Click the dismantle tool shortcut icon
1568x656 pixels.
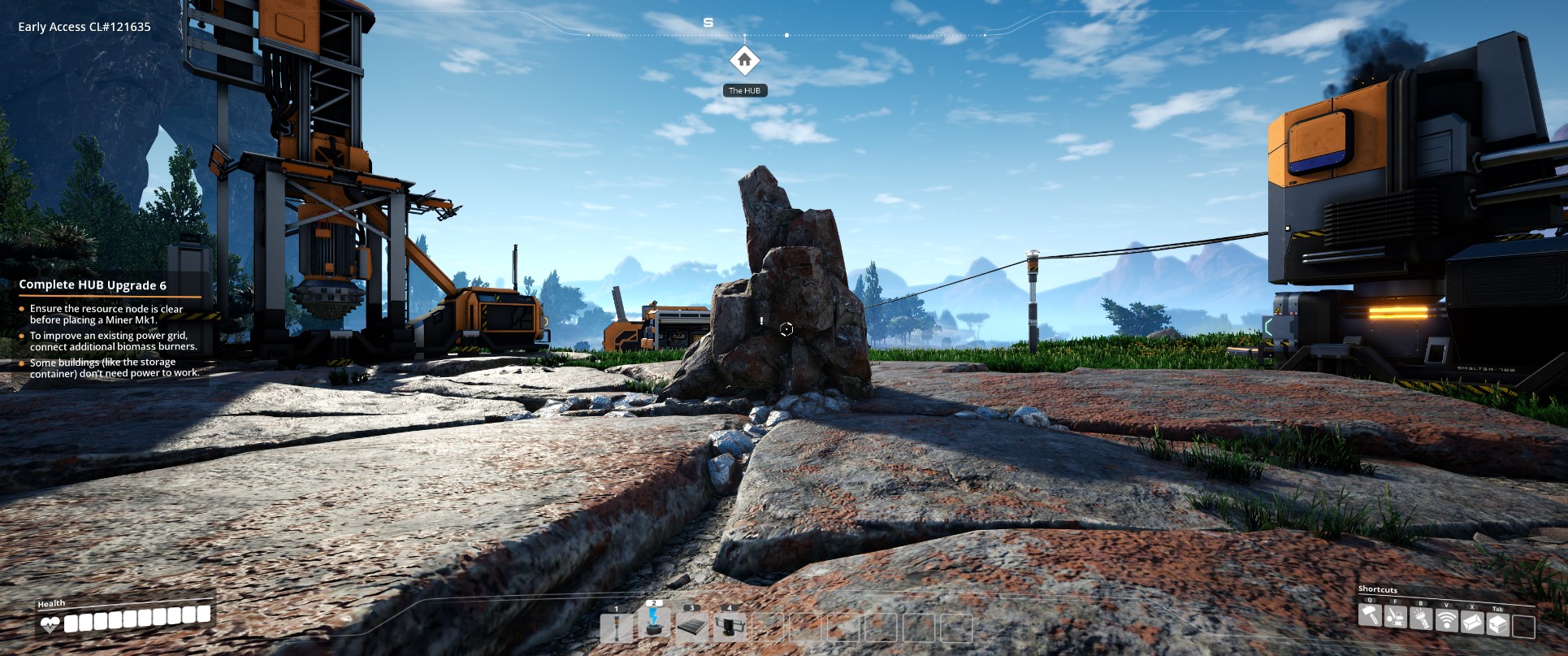click(1395, 619)
